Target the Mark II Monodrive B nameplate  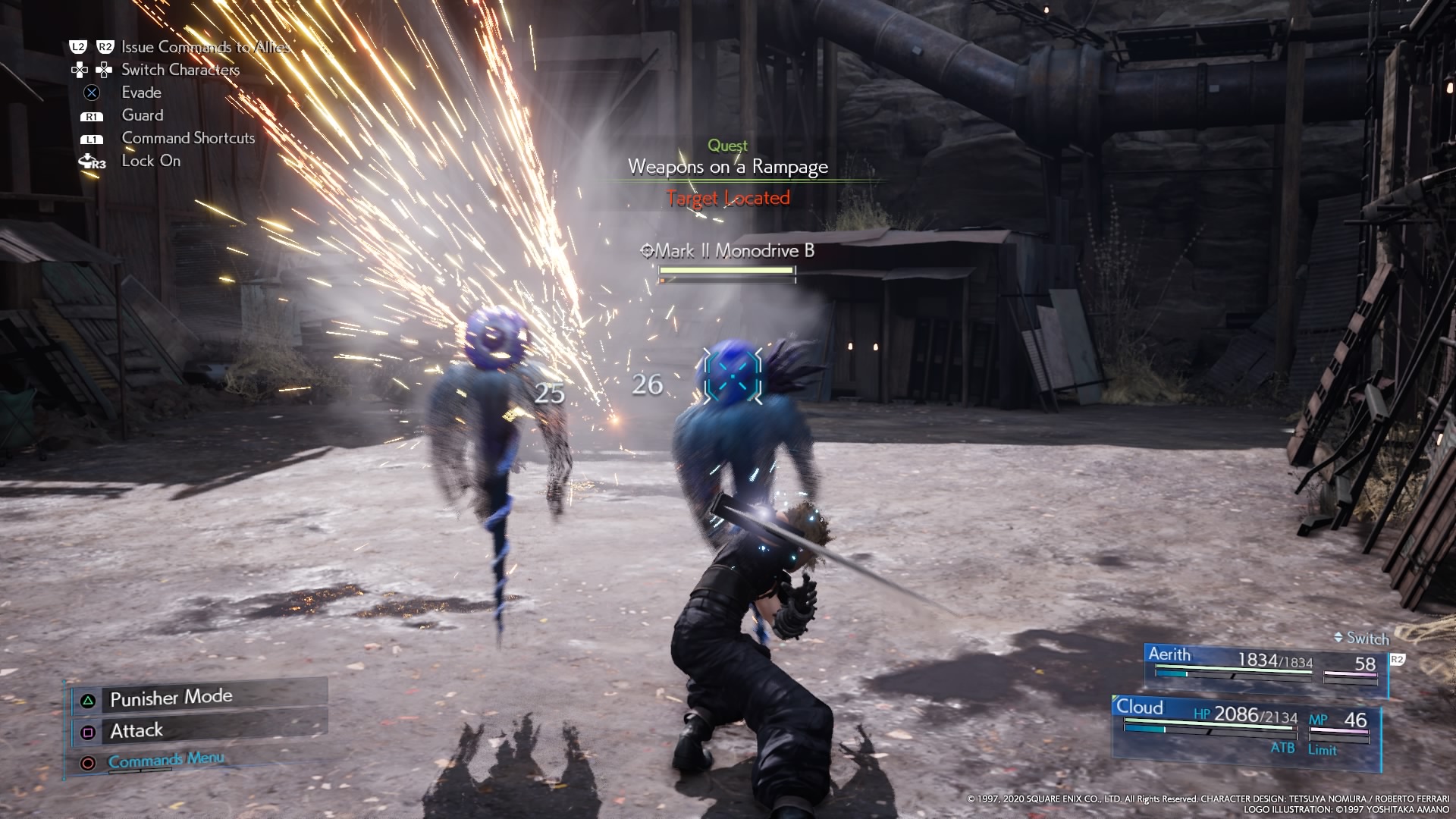pos(728,251)
